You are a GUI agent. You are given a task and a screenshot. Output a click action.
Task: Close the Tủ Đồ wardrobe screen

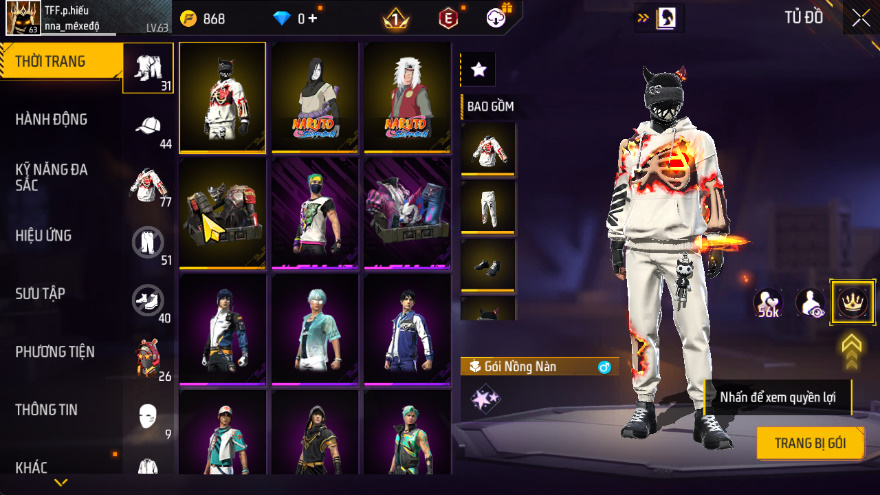click(860, 17)
